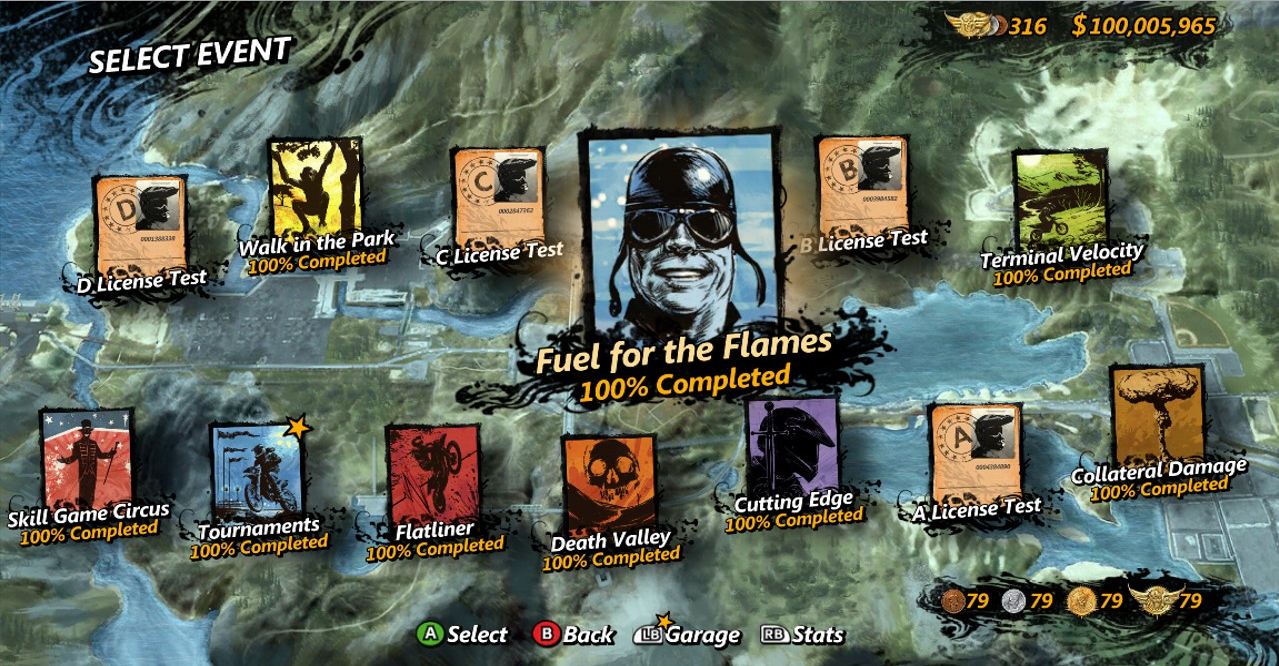This screenshot has width=1279, height=666.
Task: Select the Death Valley skull card
Action: pos(609,486)
